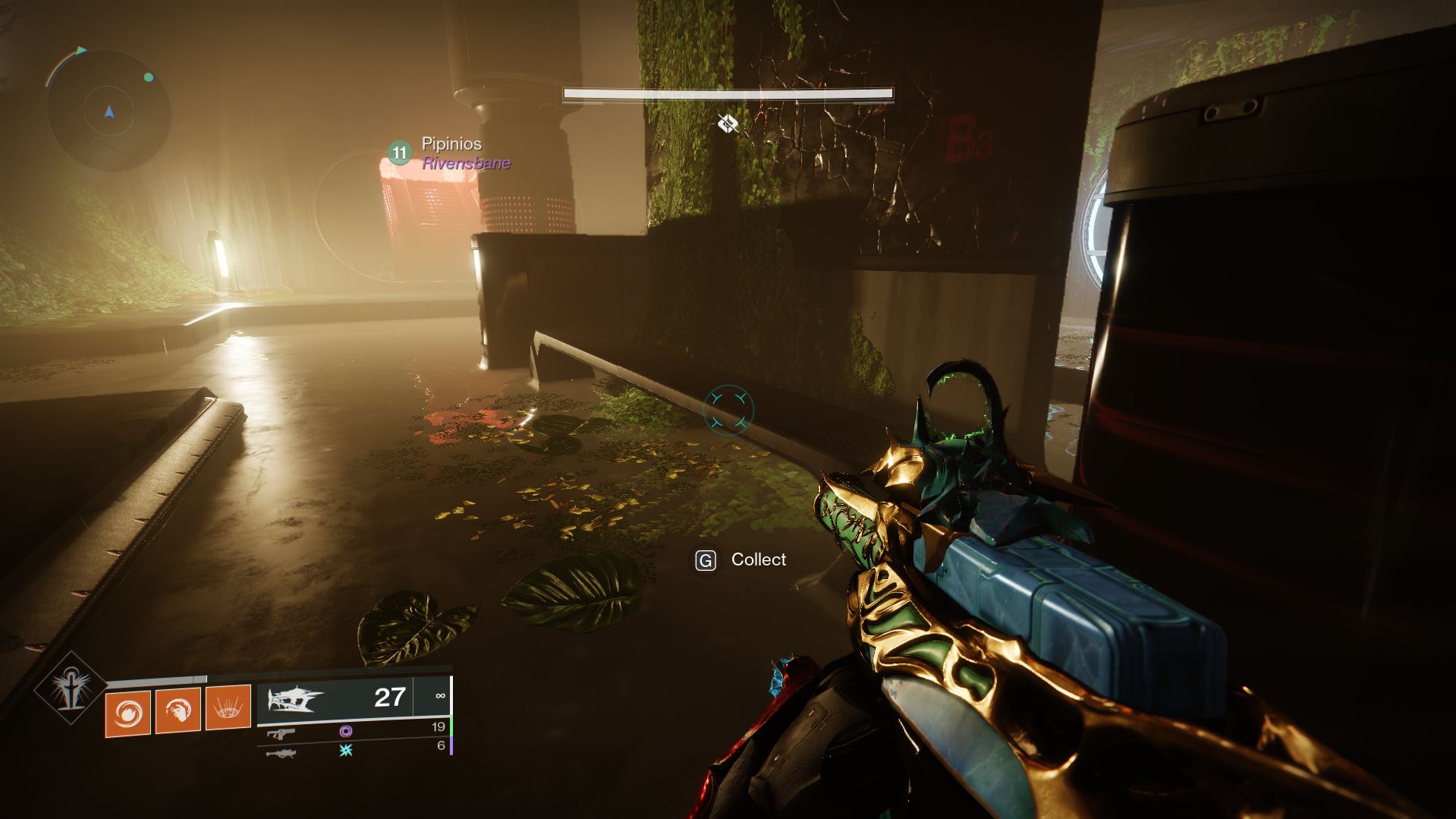The width and height of the screenshot is (1456, 819).
Task: Switch to the heavy rocket launcher slot
Action: pos(280,753)
